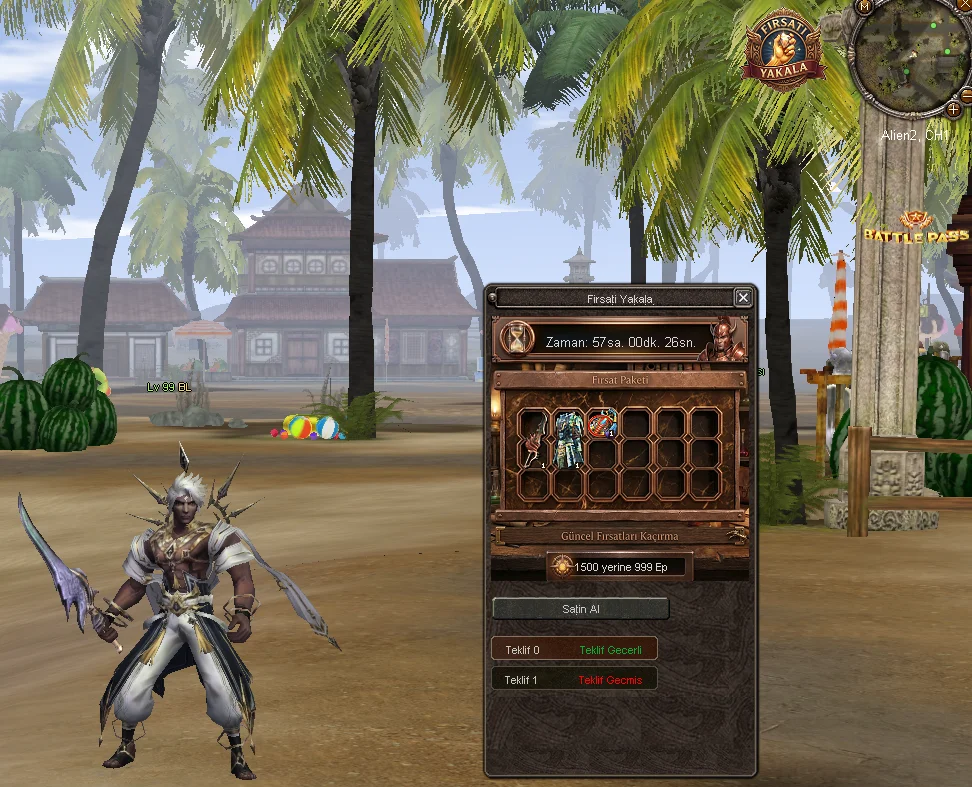Open the map with the M button

pos(864,6)
